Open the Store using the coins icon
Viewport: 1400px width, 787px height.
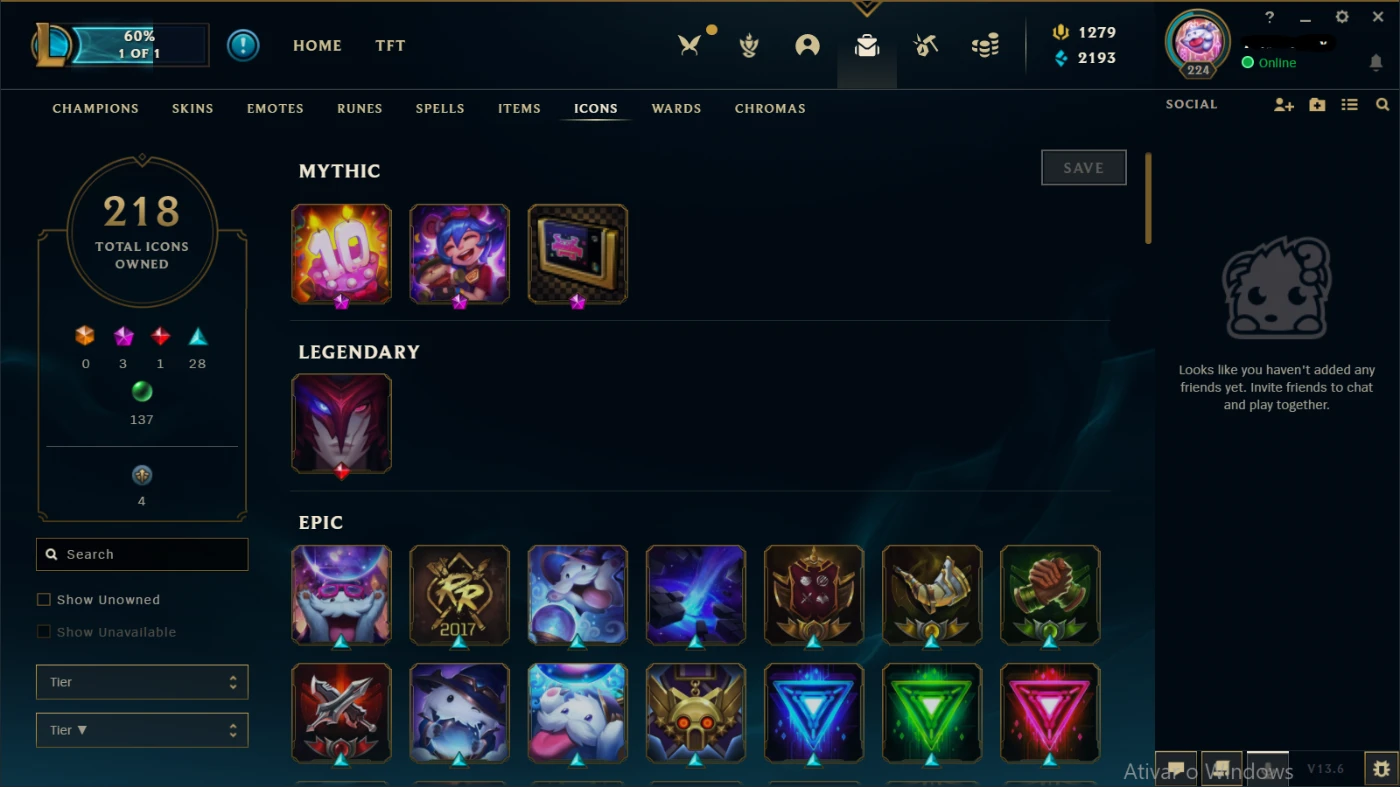pyautogui.click(x=985, y=45)
